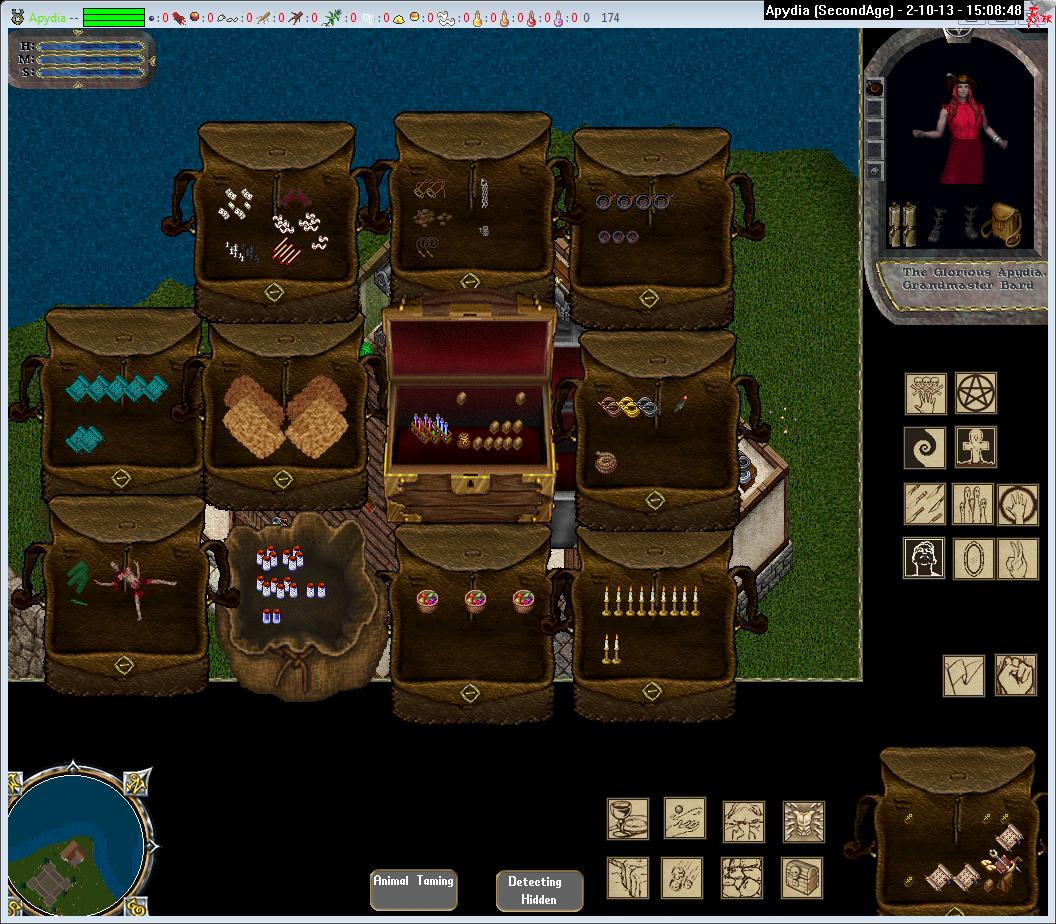1056x924 pixels.
Task: Cast the waving flag spell icon
Action: [x=964, y=675]
